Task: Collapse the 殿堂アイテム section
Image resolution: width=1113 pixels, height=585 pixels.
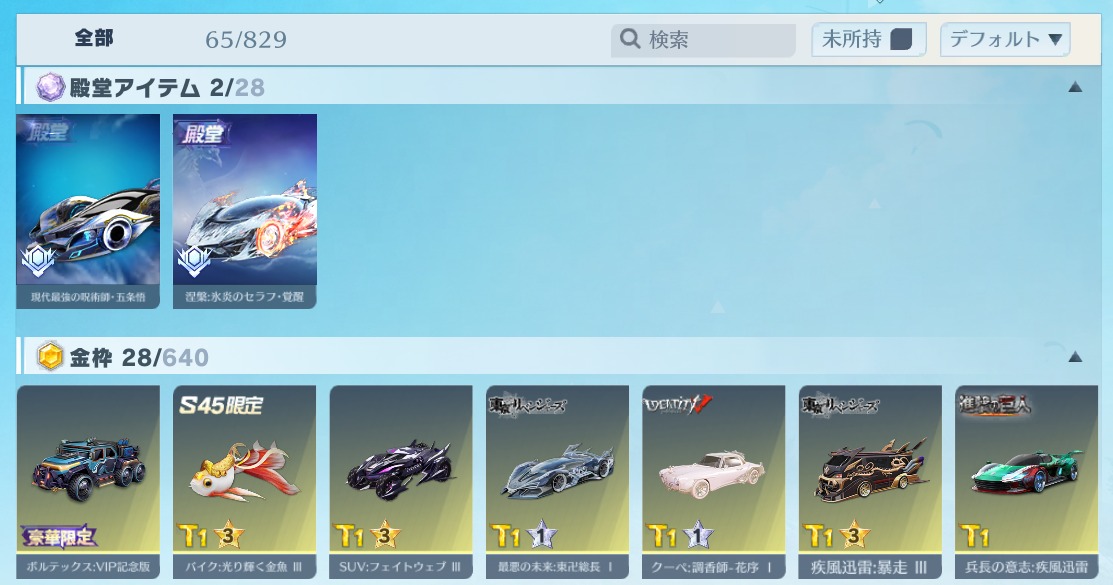Action: pyautogui.click(x=1075, y=87)
